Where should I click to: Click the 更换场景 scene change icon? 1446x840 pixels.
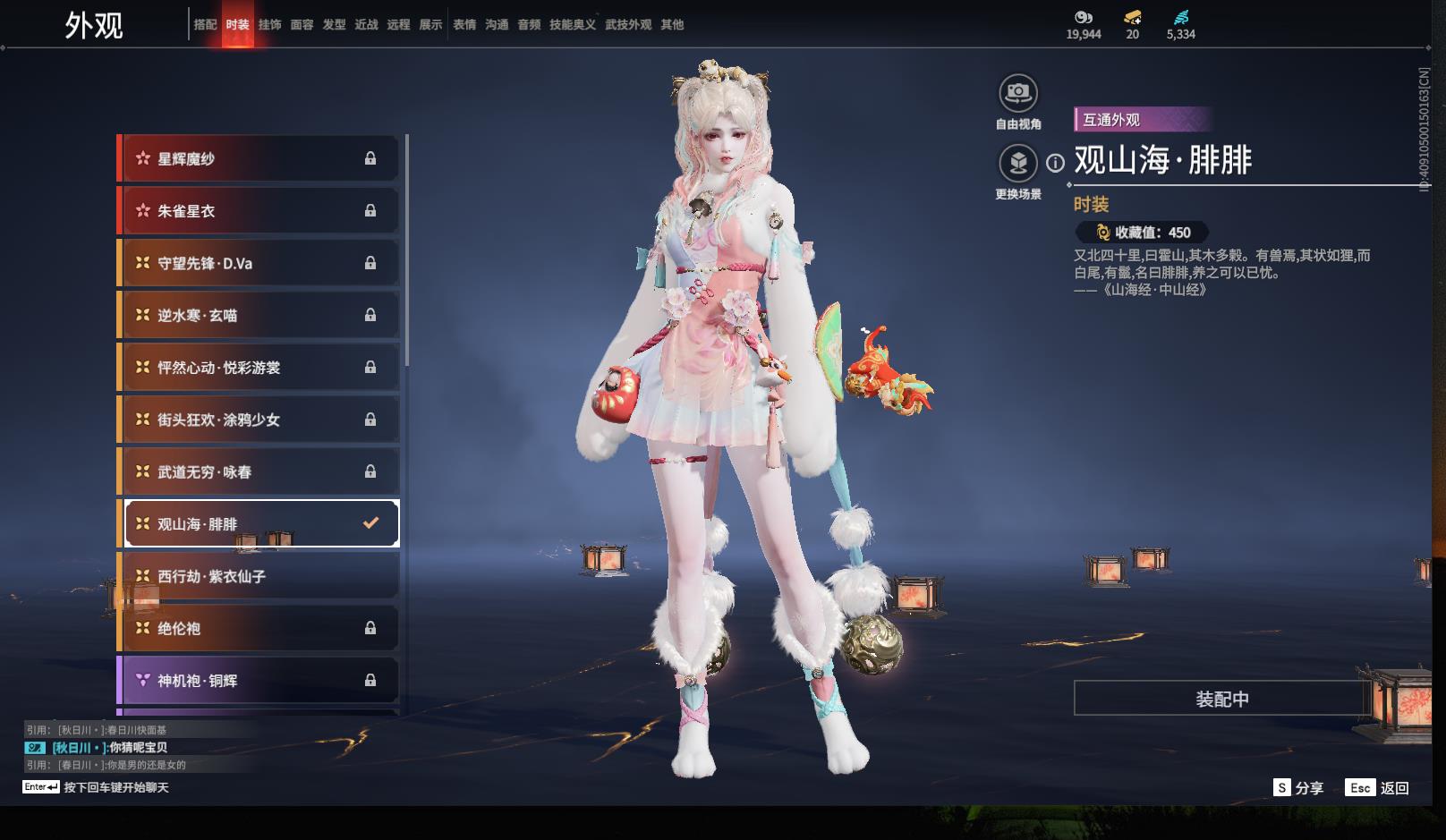[x=1018, y=164]
